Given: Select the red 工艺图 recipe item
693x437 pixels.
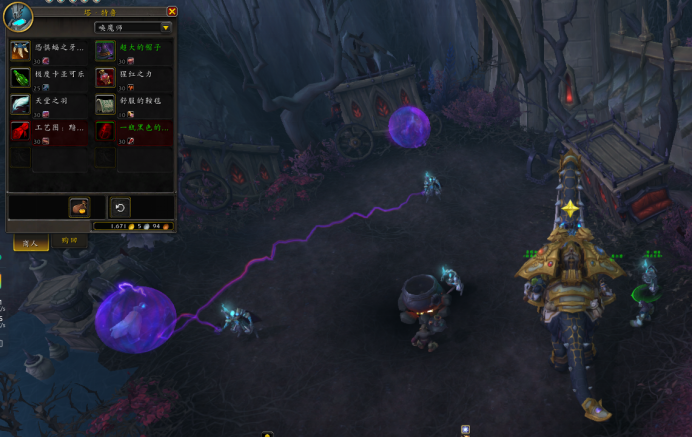Looking at the screenshot, I should (20, 131).
